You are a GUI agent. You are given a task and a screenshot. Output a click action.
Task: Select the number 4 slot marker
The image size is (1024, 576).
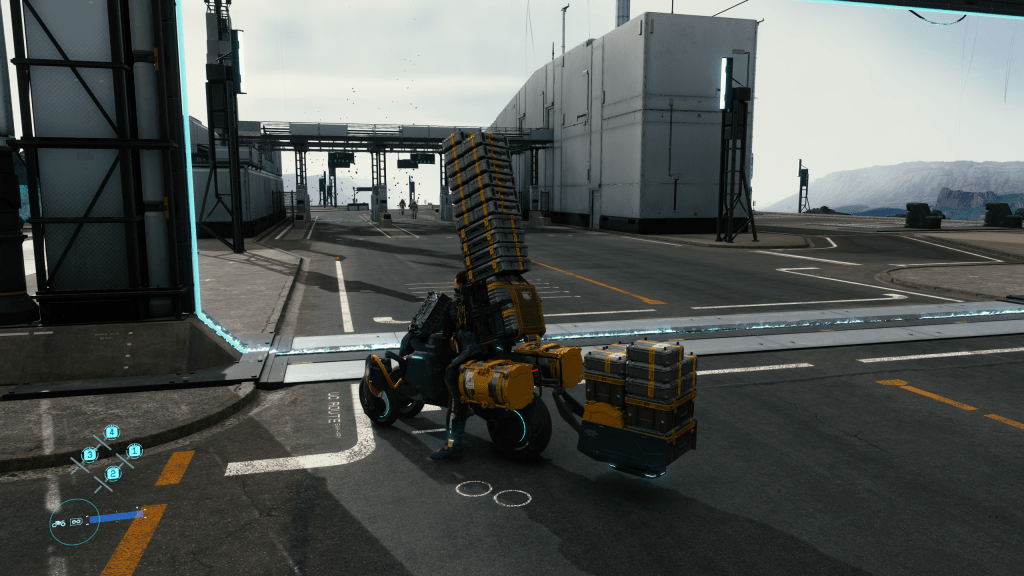pyautogui.click(x=111, y=432)
